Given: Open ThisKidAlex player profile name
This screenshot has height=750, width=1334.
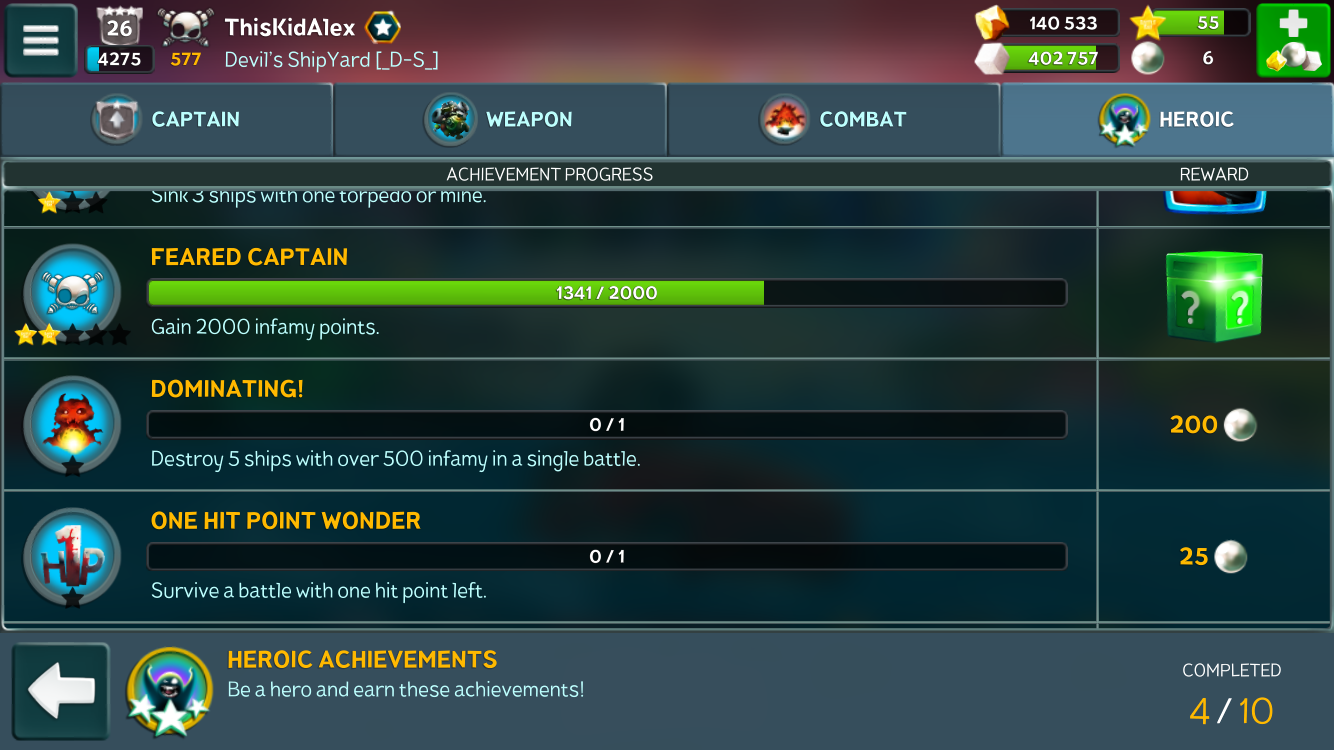Looking at the screenshot, I should 290,27.
